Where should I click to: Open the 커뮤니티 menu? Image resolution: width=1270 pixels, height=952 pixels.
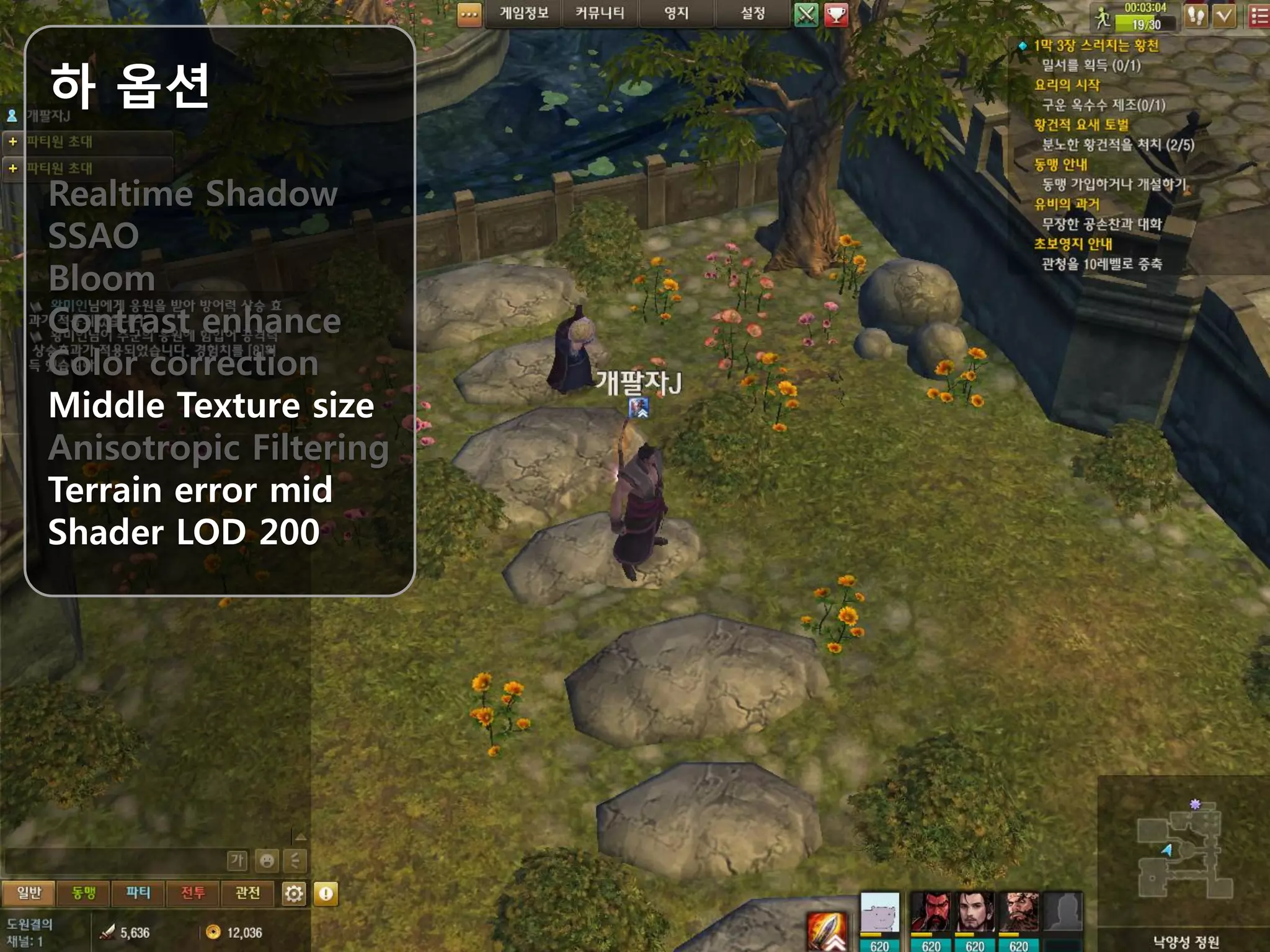pos(600,14)
